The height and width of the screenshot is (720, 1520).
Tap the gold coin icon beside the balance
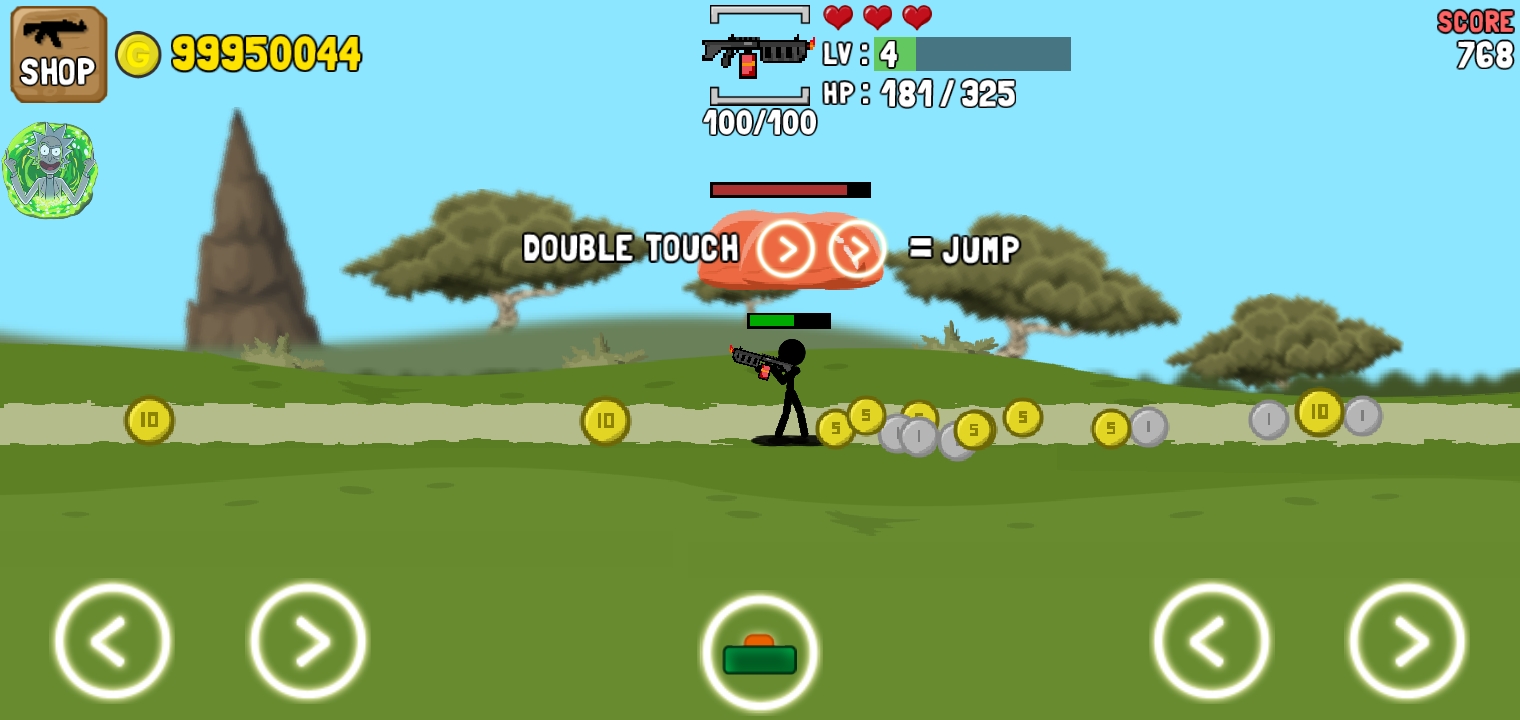140,55
